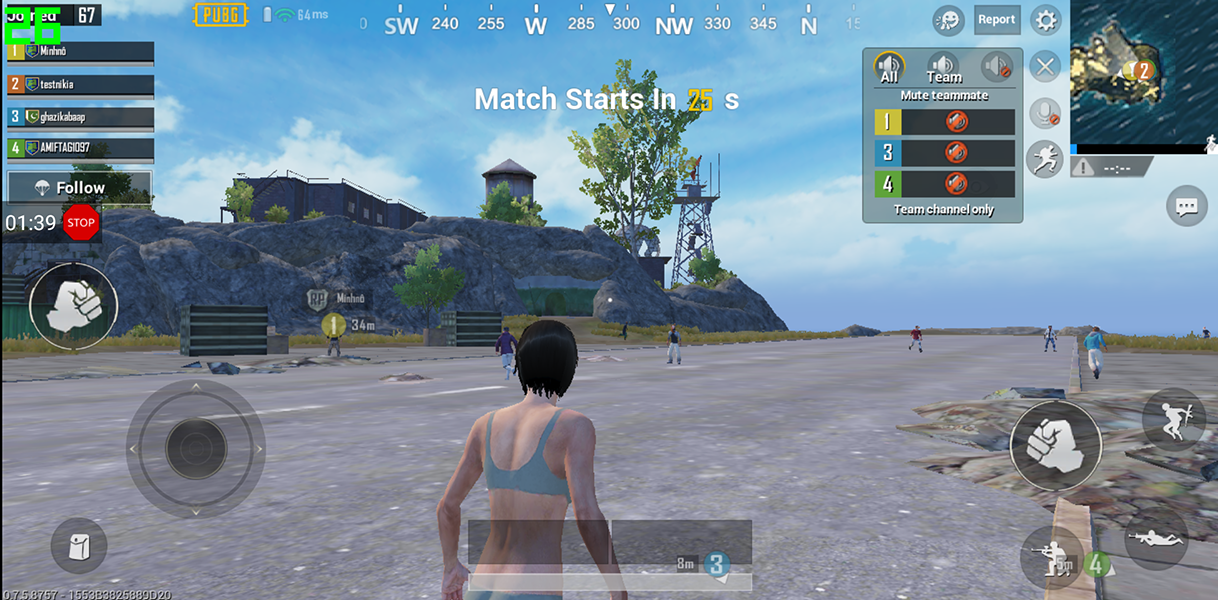
Task: Expand the island minimap
Action: tap(1143, 75)
